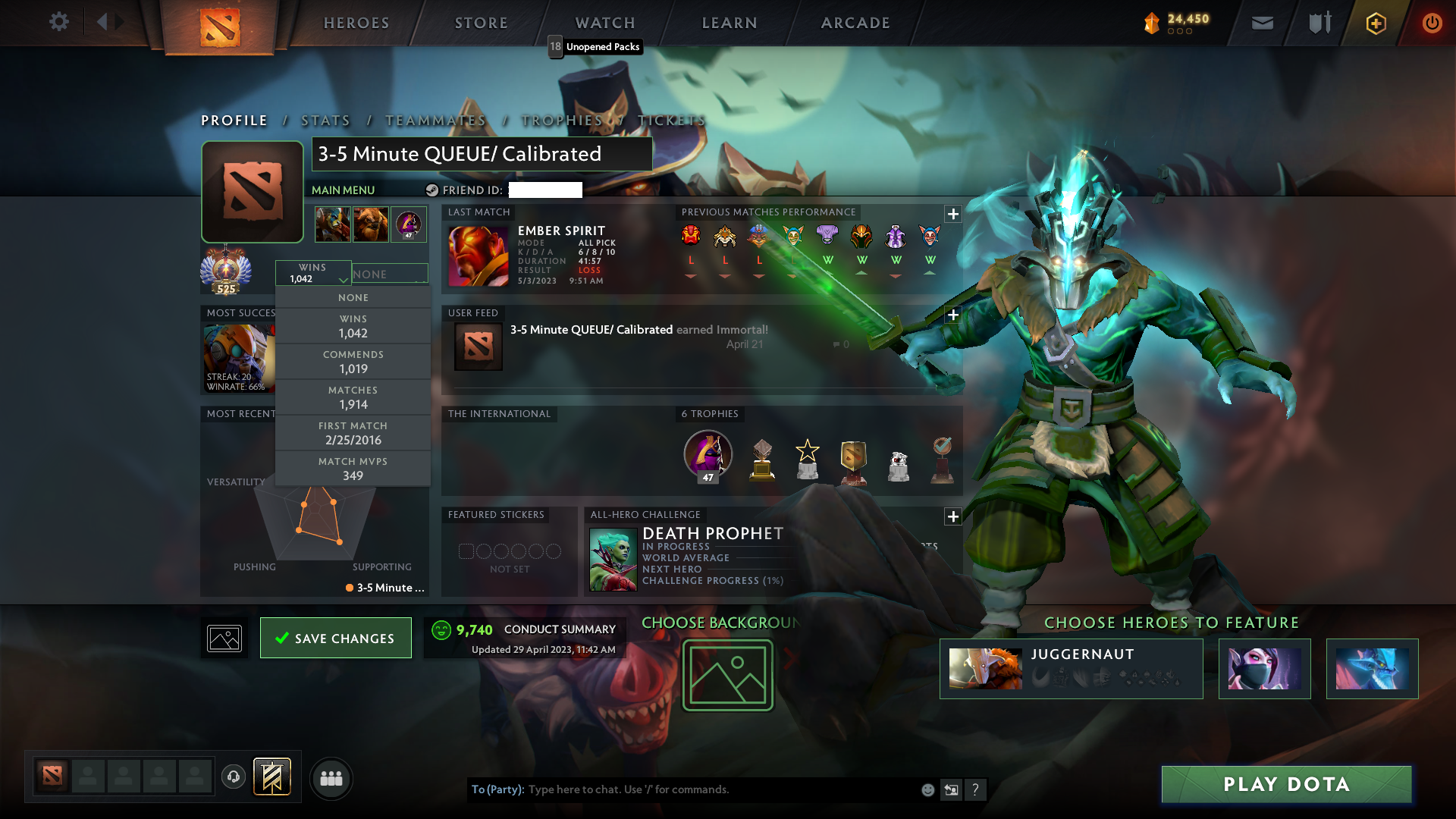Click the chat help question mark icon
Image resolution: width=1456 pixels, height=819 pixels.
coord(976,789)
